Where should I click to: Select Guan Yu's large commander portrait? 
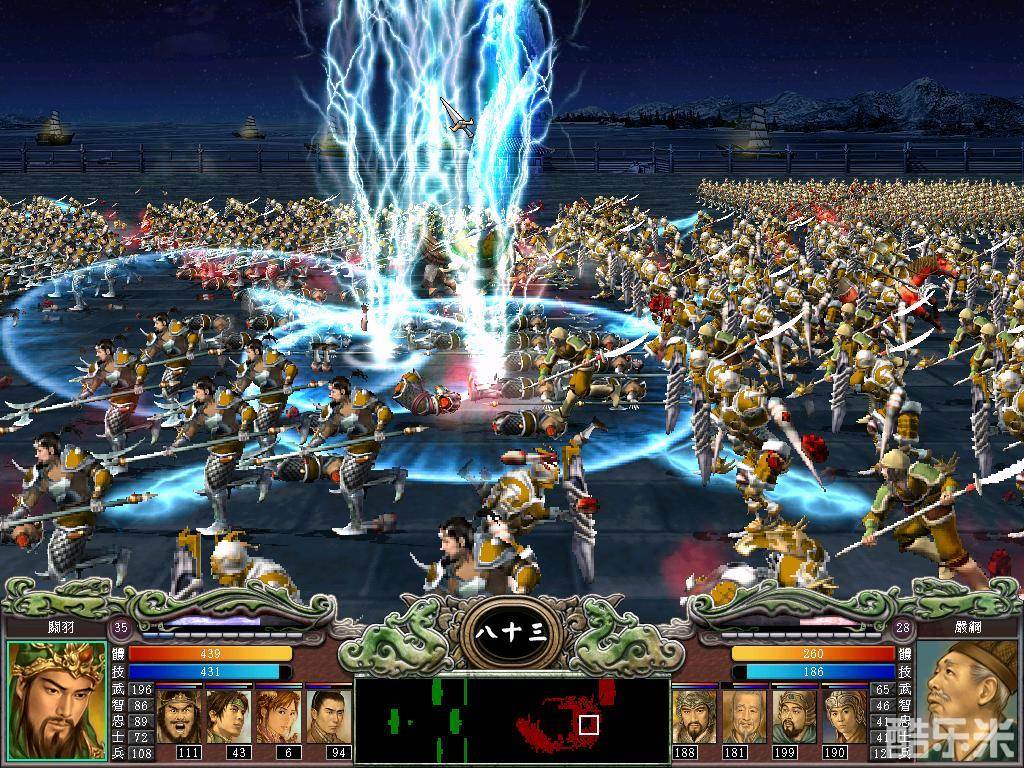point(57,700)
